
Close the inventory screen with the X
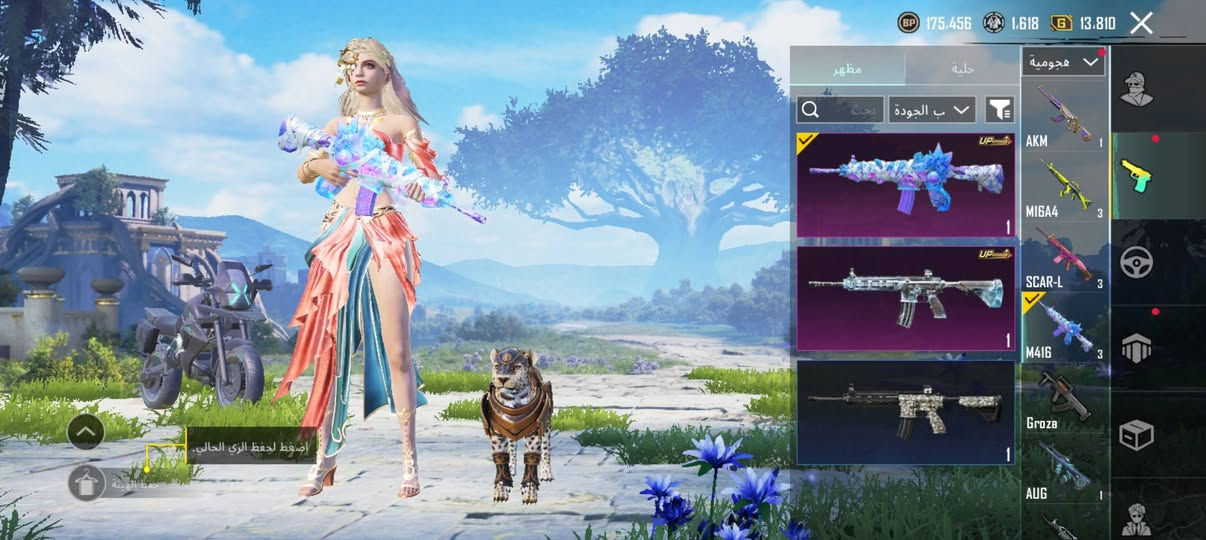[x=1141, y=23]
